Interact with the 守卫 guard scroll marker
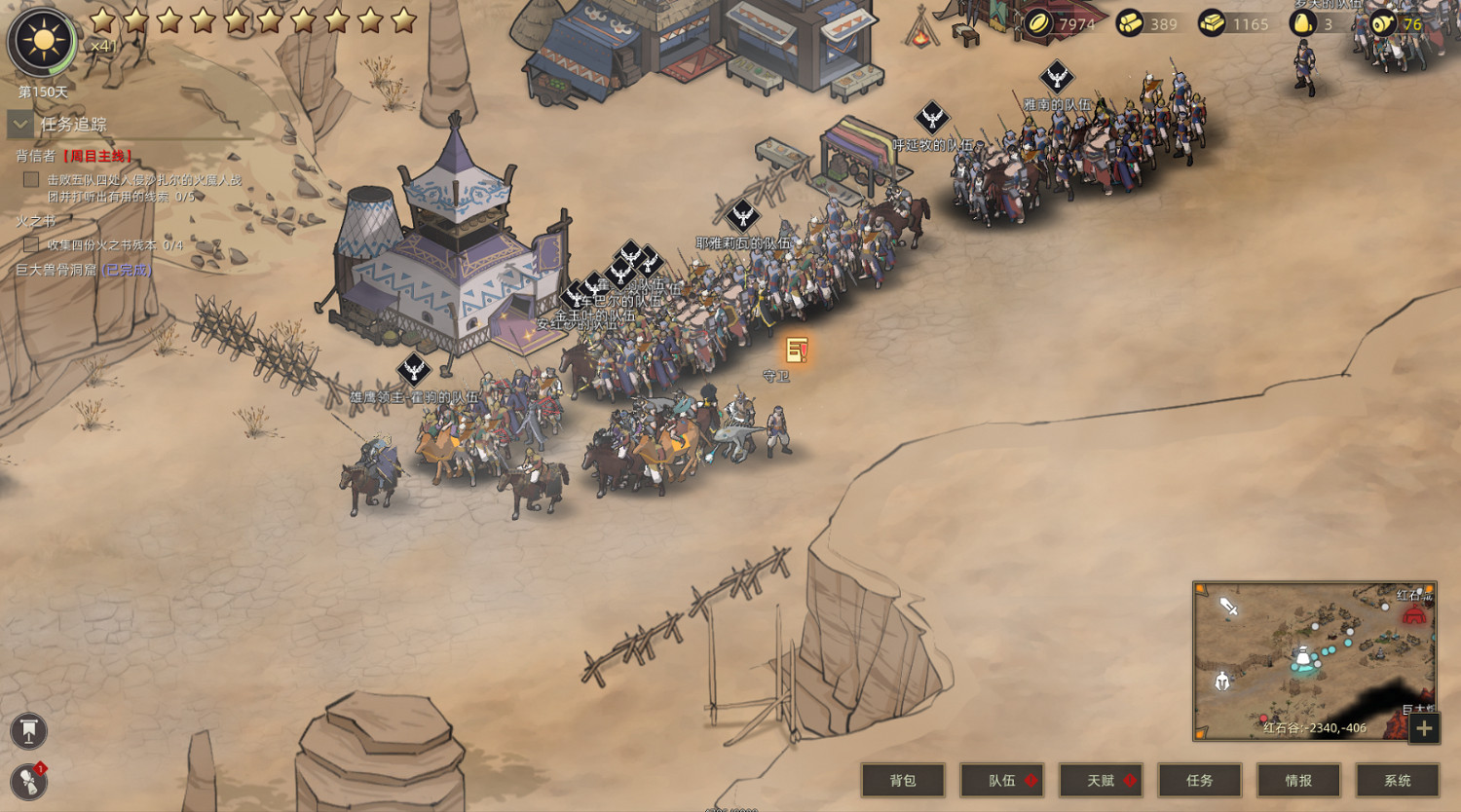 point(797,351)
